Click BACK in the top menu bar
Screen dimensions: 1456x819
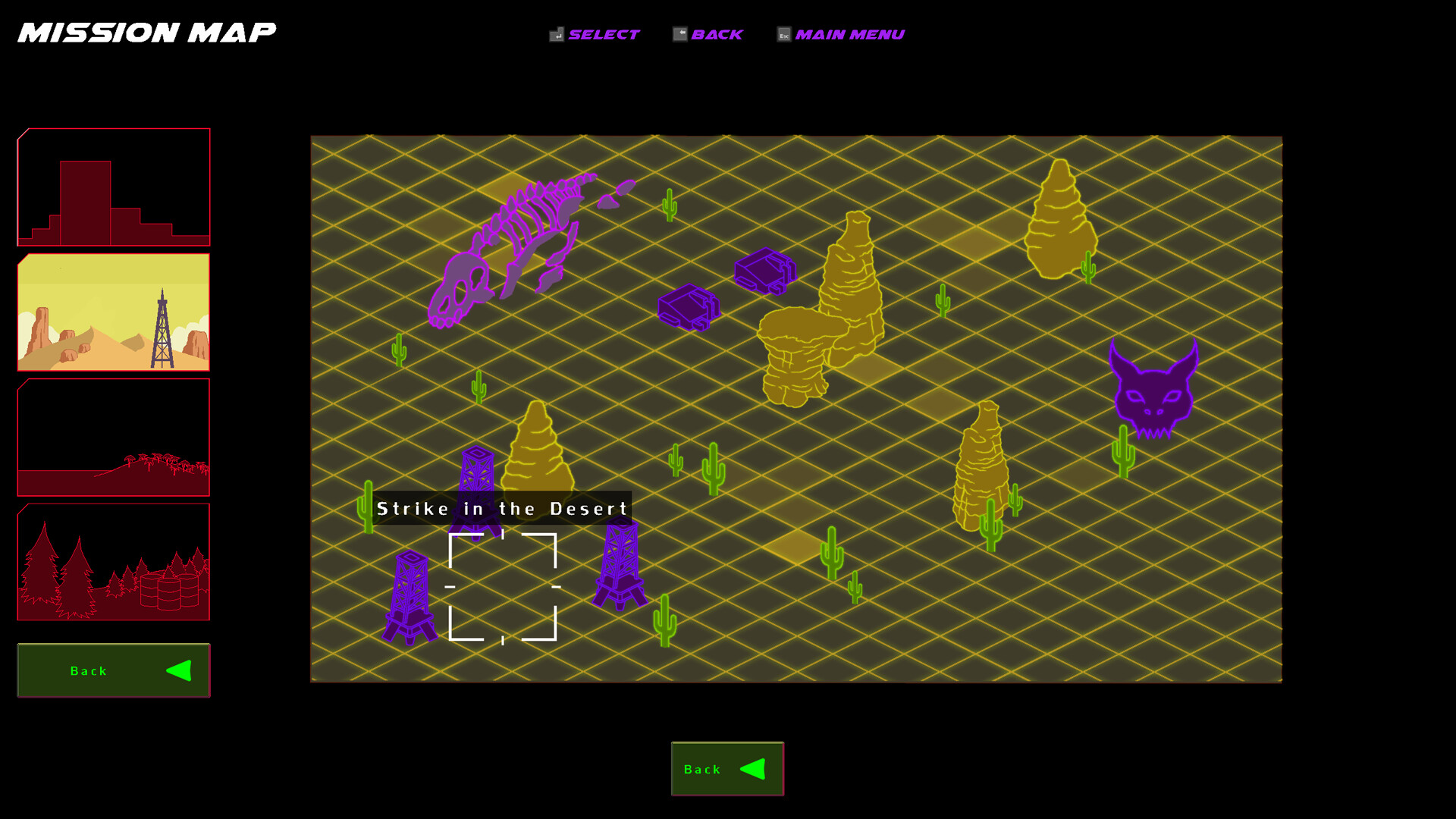[717, 33]
